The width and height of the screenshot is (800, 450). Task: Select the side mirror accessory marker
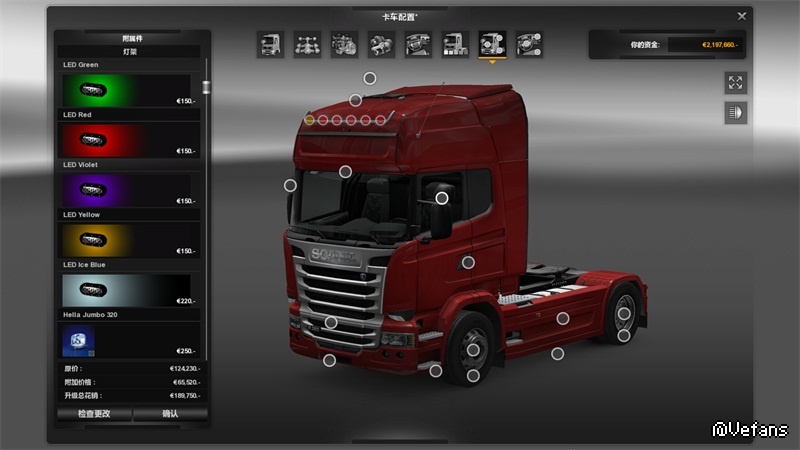click(441, 198)
